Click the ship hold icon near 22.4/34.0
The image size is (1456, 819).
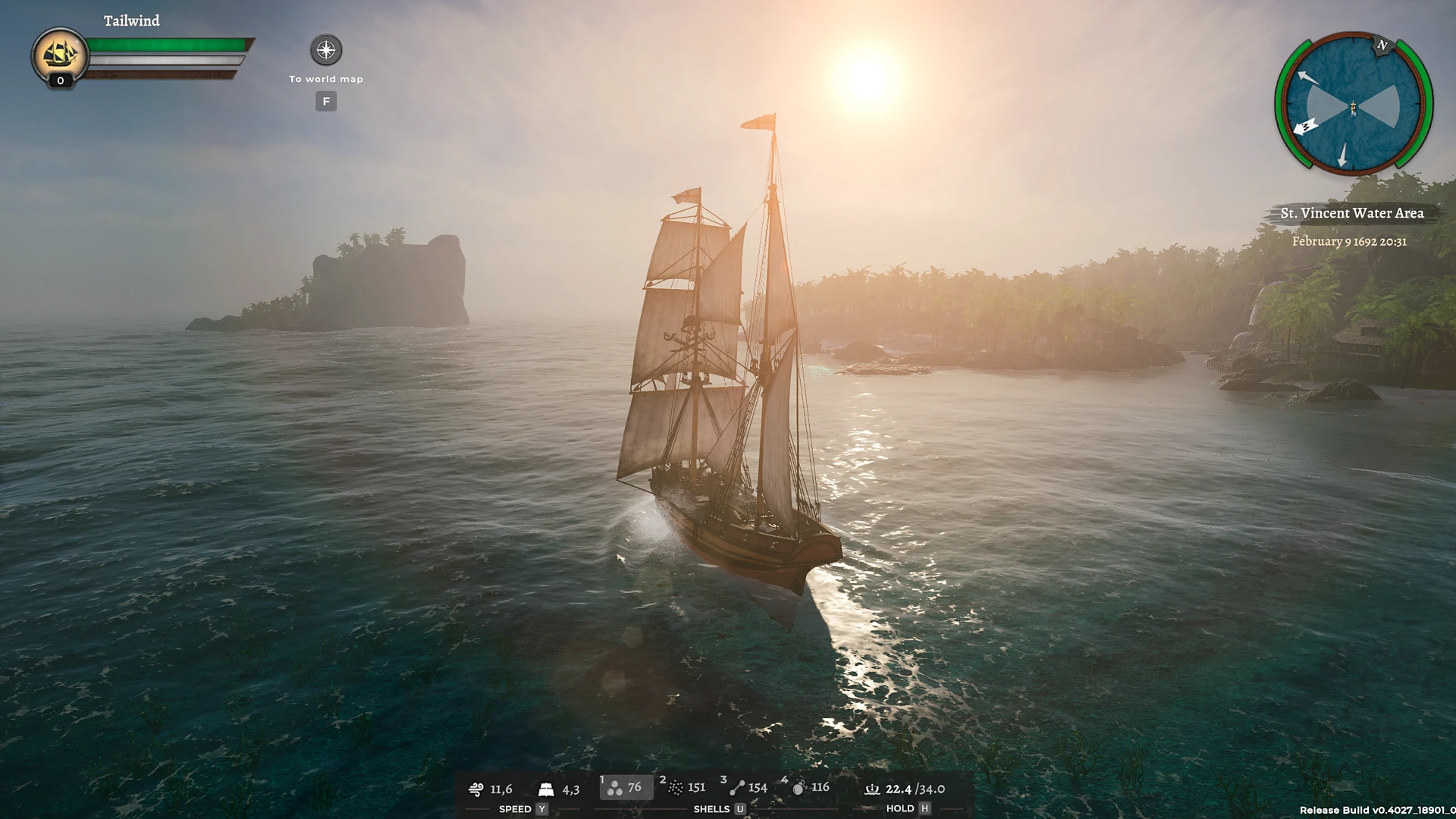click(x=872, y=789)
